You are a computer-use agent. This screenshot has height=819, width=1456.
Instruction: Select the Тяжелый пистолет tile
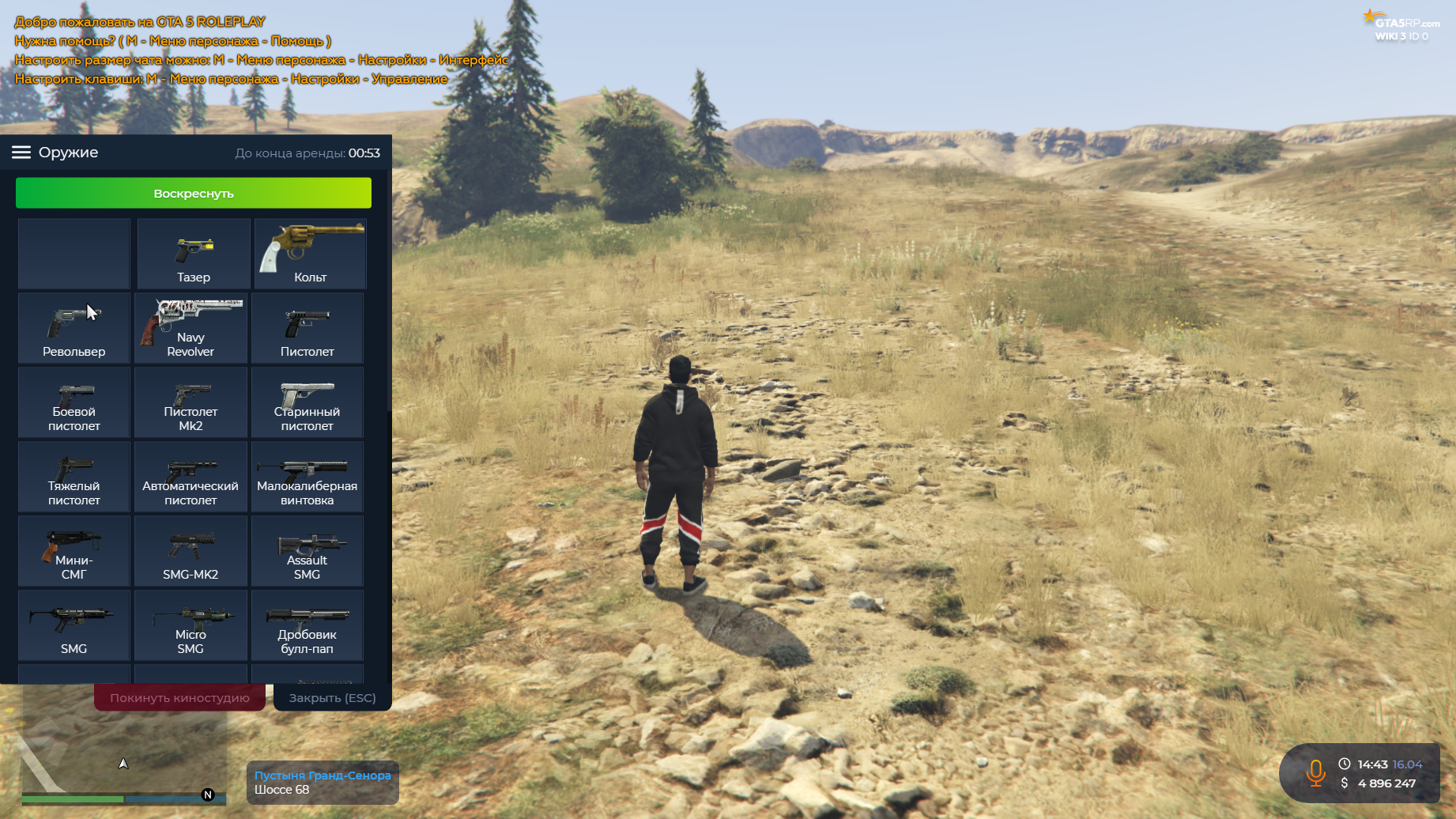coord(74,477)
